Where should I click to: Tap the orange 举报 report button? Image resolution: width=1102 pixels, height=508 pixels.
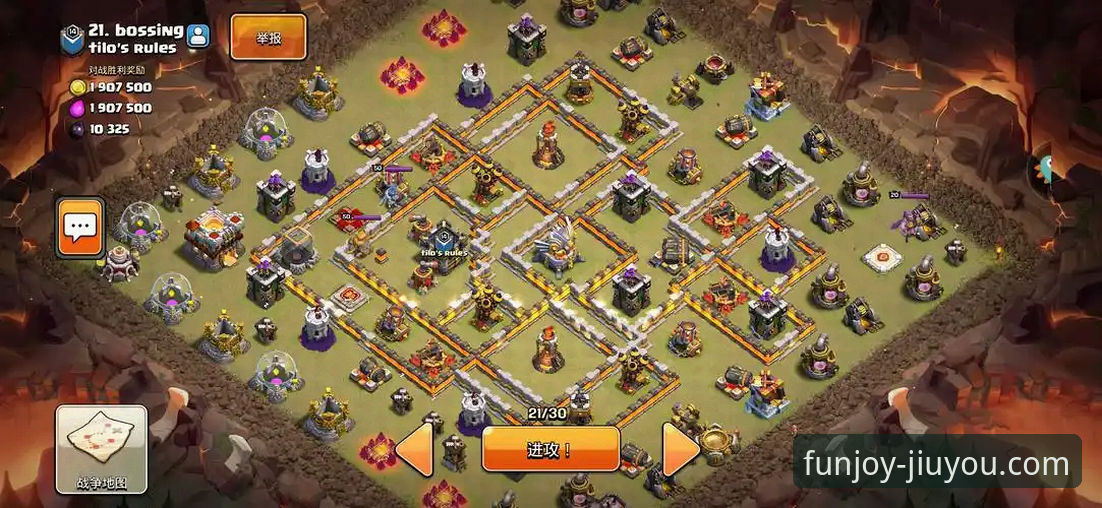coord(268,38)
